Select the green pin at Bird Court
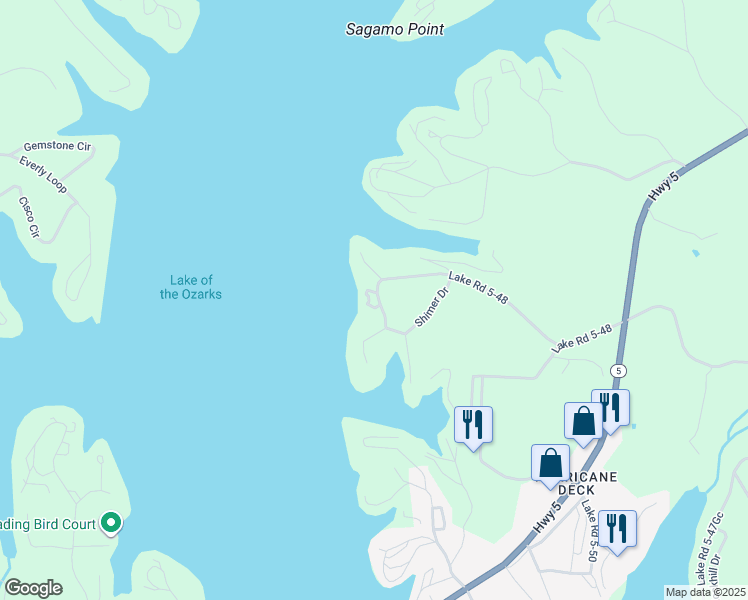This screenshot has width=748, height=600. [x=112, y=523]
